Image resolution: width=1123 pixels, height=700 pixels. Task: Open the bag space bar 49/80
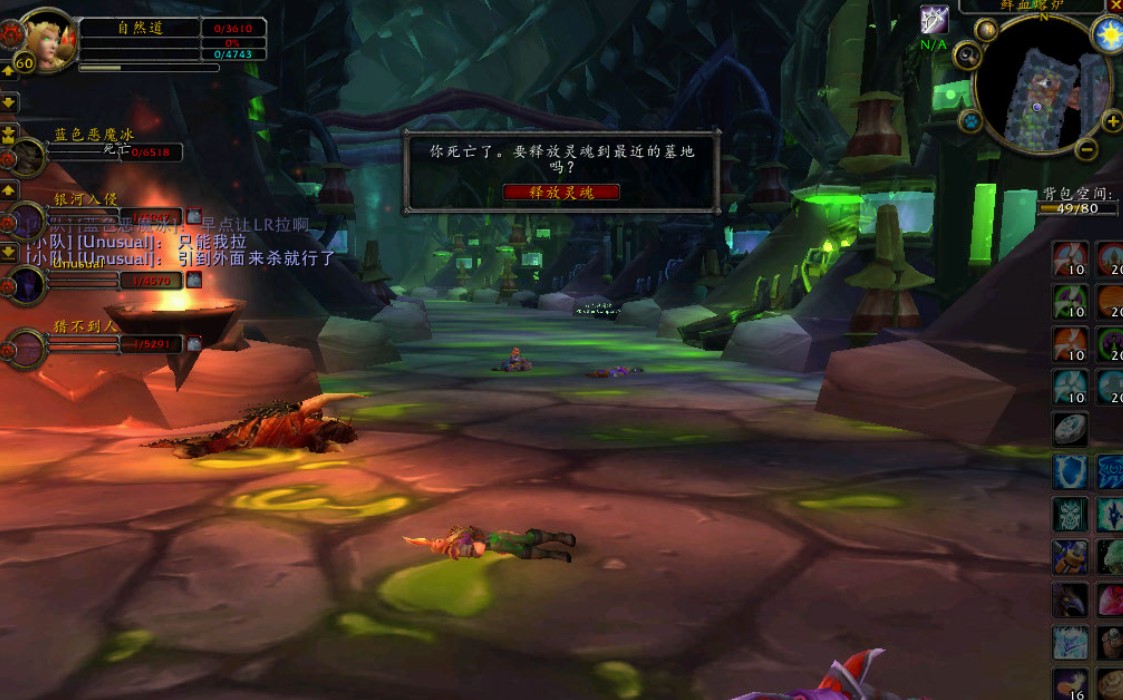click(x=1076, y=209)
